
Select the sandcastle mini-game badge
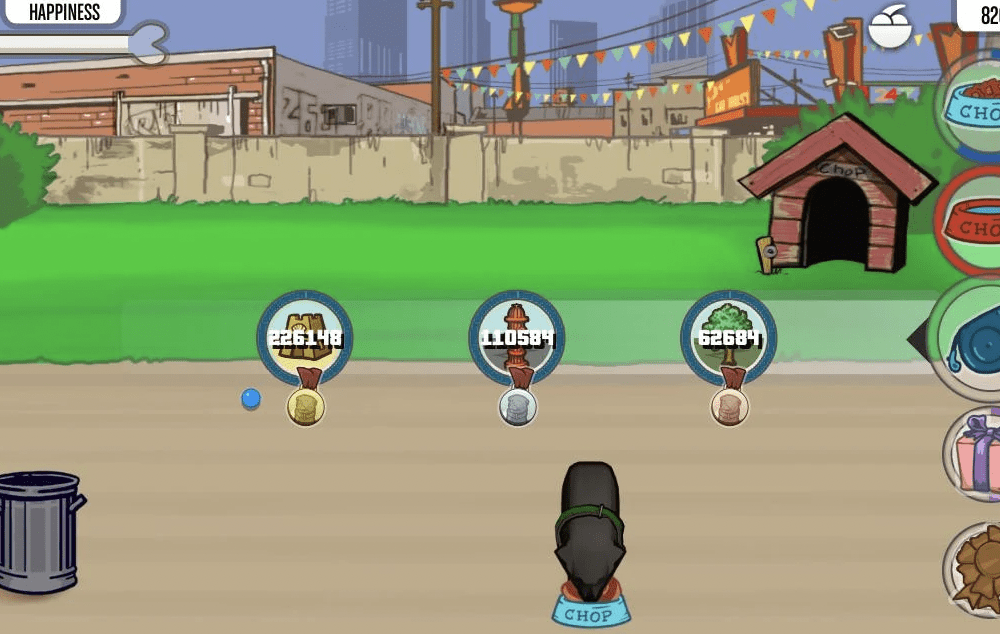(x=305, y=338)
